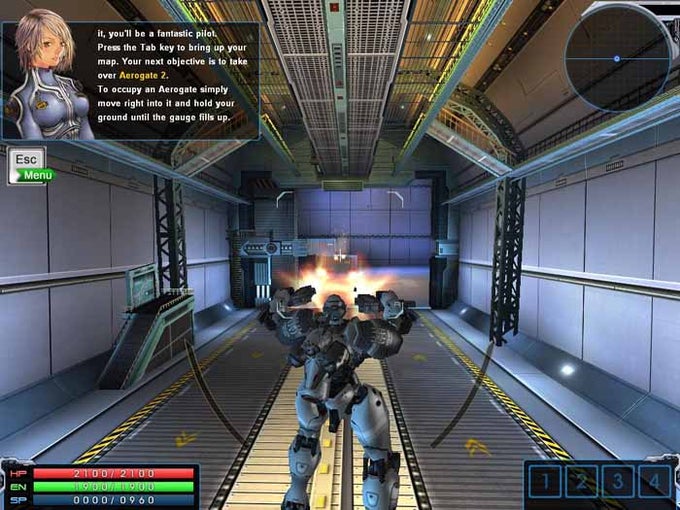Screen dimensions: 680x510
Task: Click the pilot advisor portrait
Action: 48,75
